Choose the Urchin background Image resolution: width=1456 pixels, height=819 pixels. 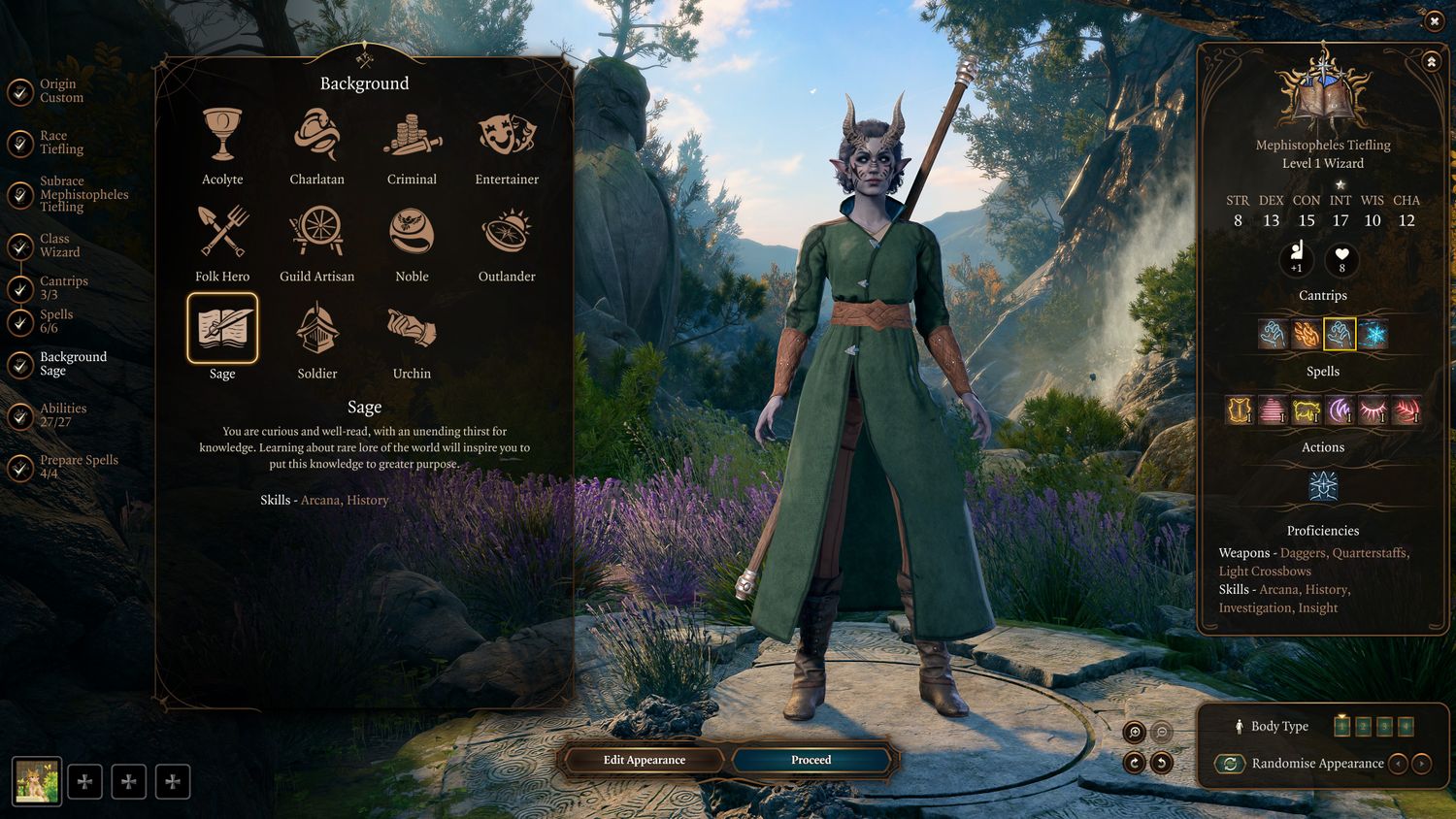[412, 329]
